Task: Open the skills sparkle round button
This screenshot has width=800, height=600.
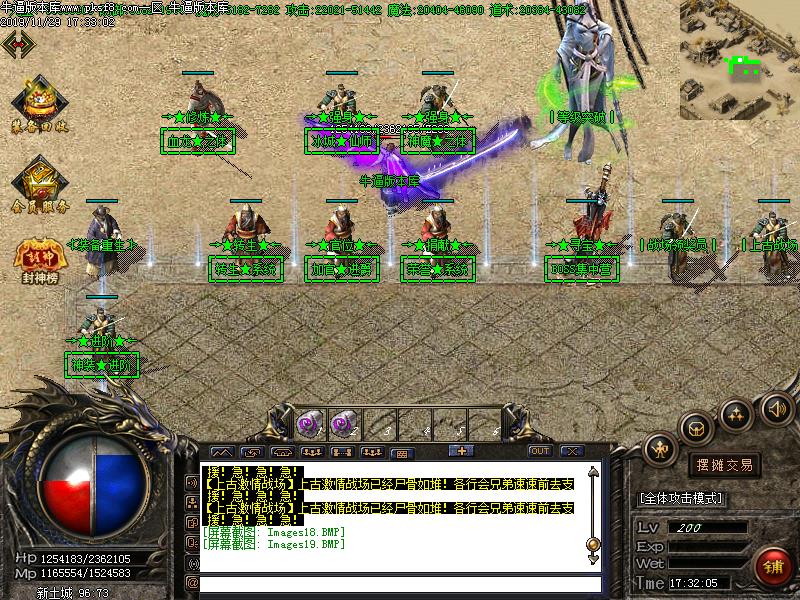Action: [x=737, y=413]
